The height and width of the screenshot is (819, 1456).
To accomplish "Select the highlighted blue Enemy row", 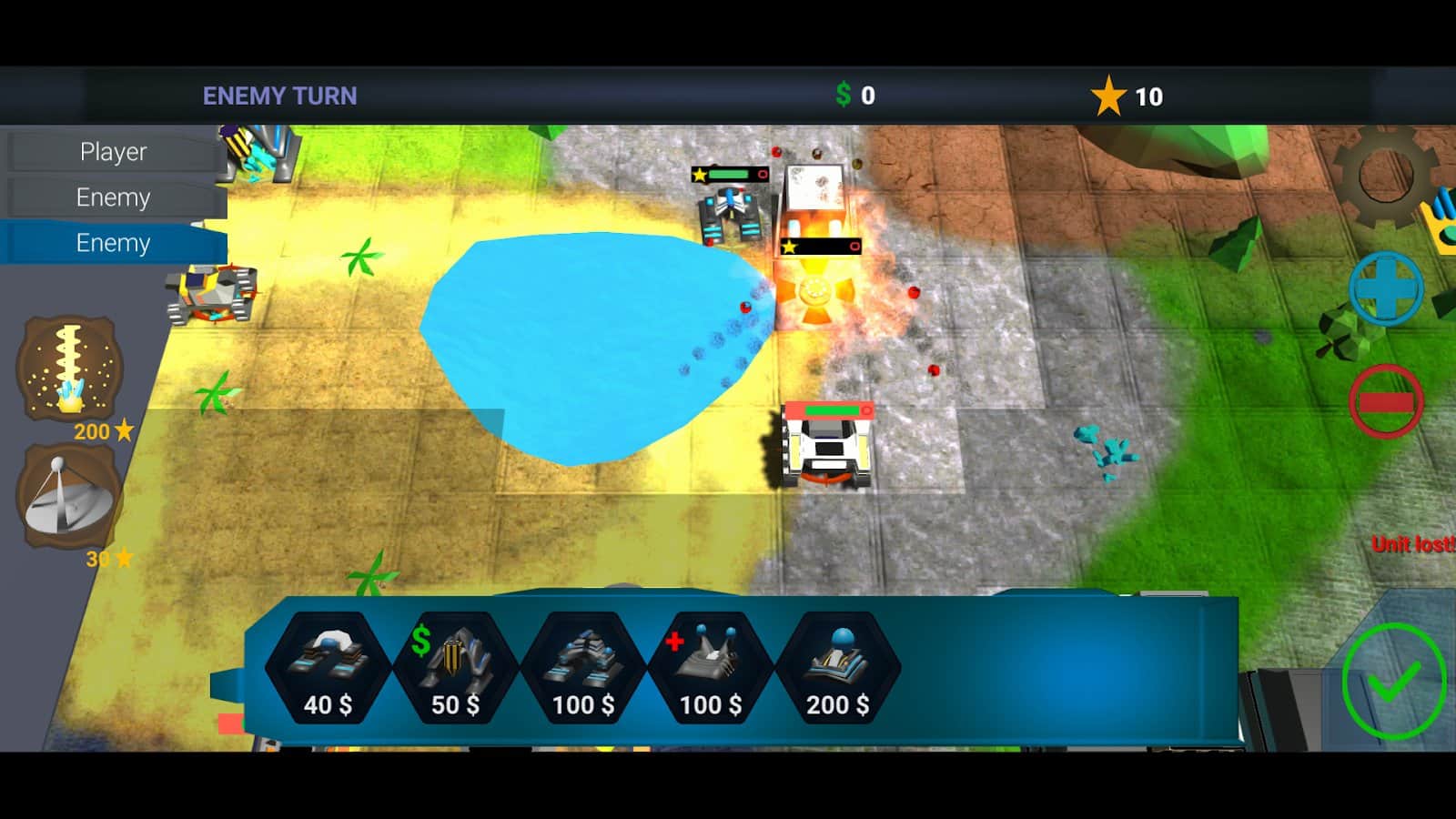I will [x=114, y=243].
